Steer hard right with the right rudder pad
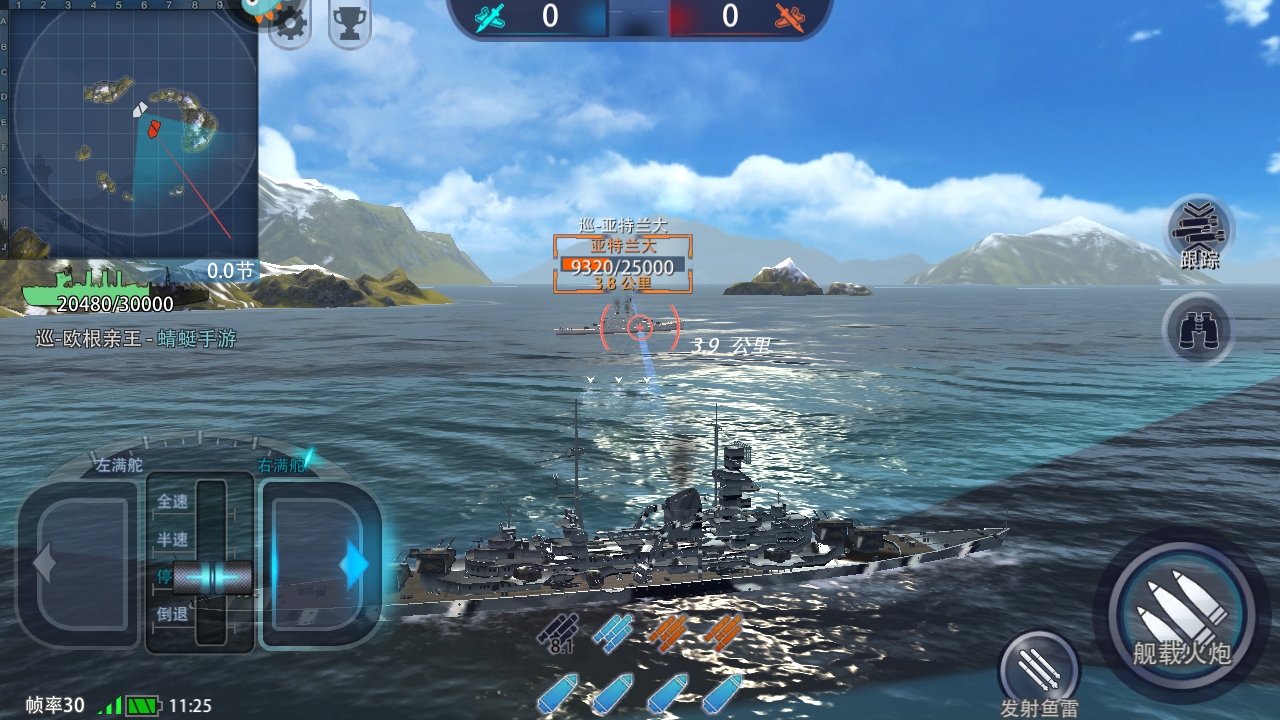The width and height of the screenshot is (1280, 720). click(x=320, y=564)
